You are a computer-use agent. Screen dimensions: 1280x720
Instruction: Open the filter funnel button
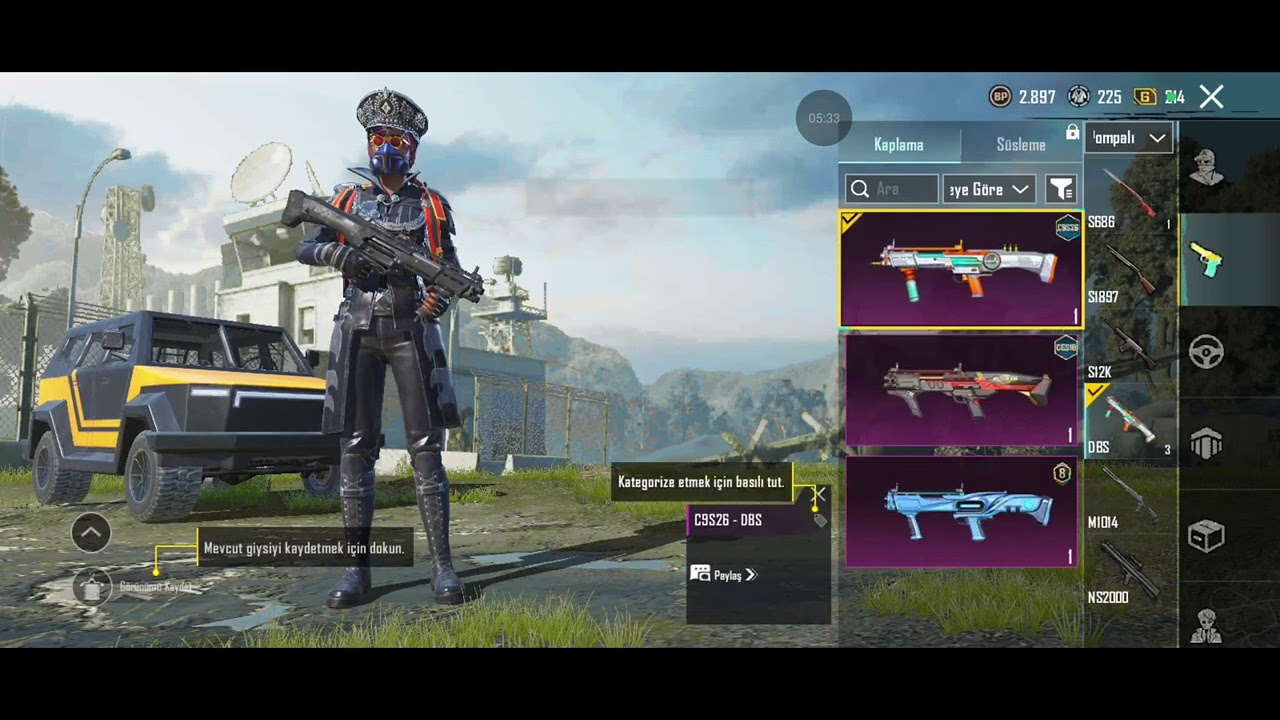pyautogui.click(x=1060, y=189)
